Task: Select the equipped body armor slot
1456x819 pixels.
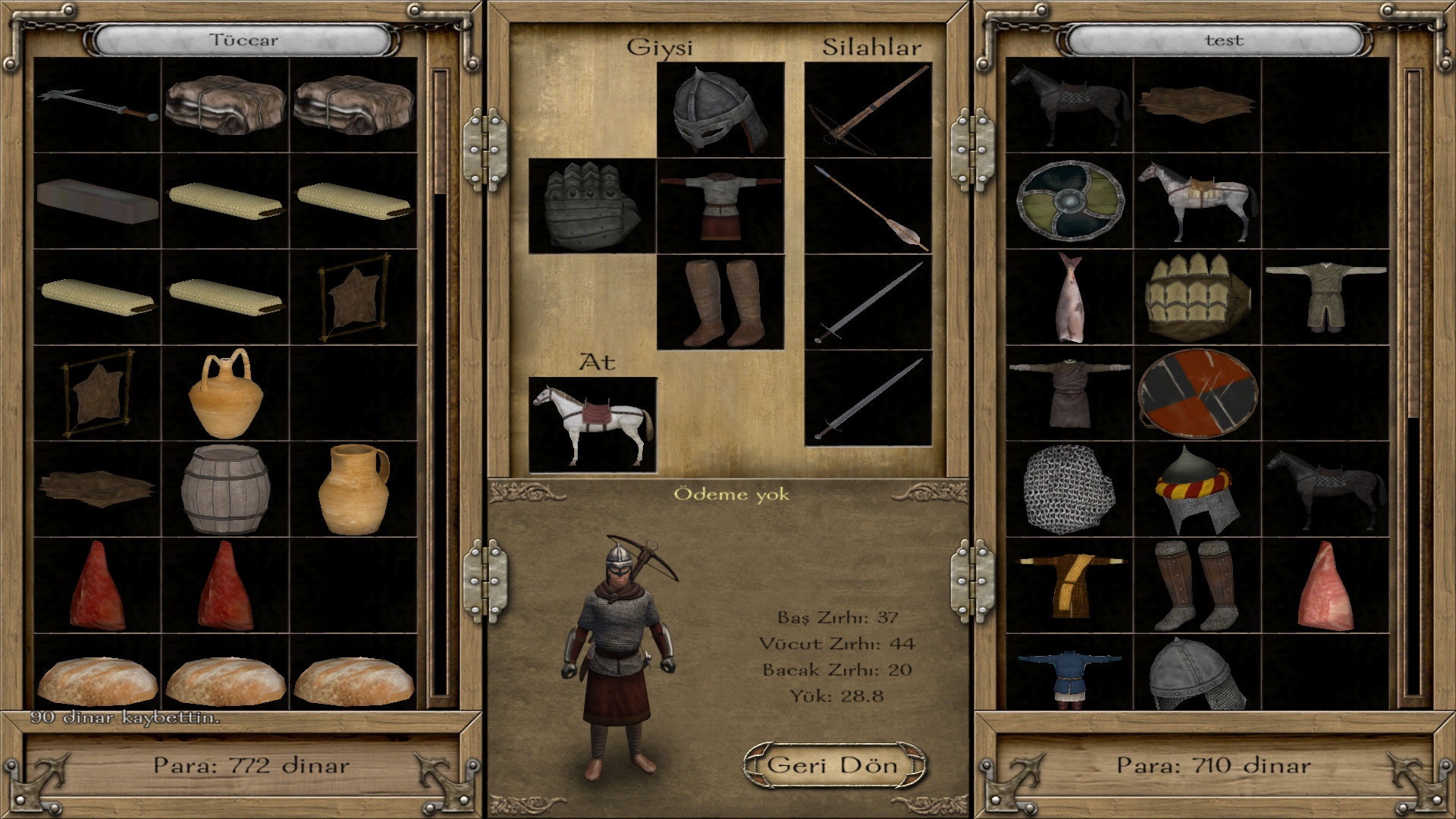Action: pyautogui.click(x=720, y=206)
